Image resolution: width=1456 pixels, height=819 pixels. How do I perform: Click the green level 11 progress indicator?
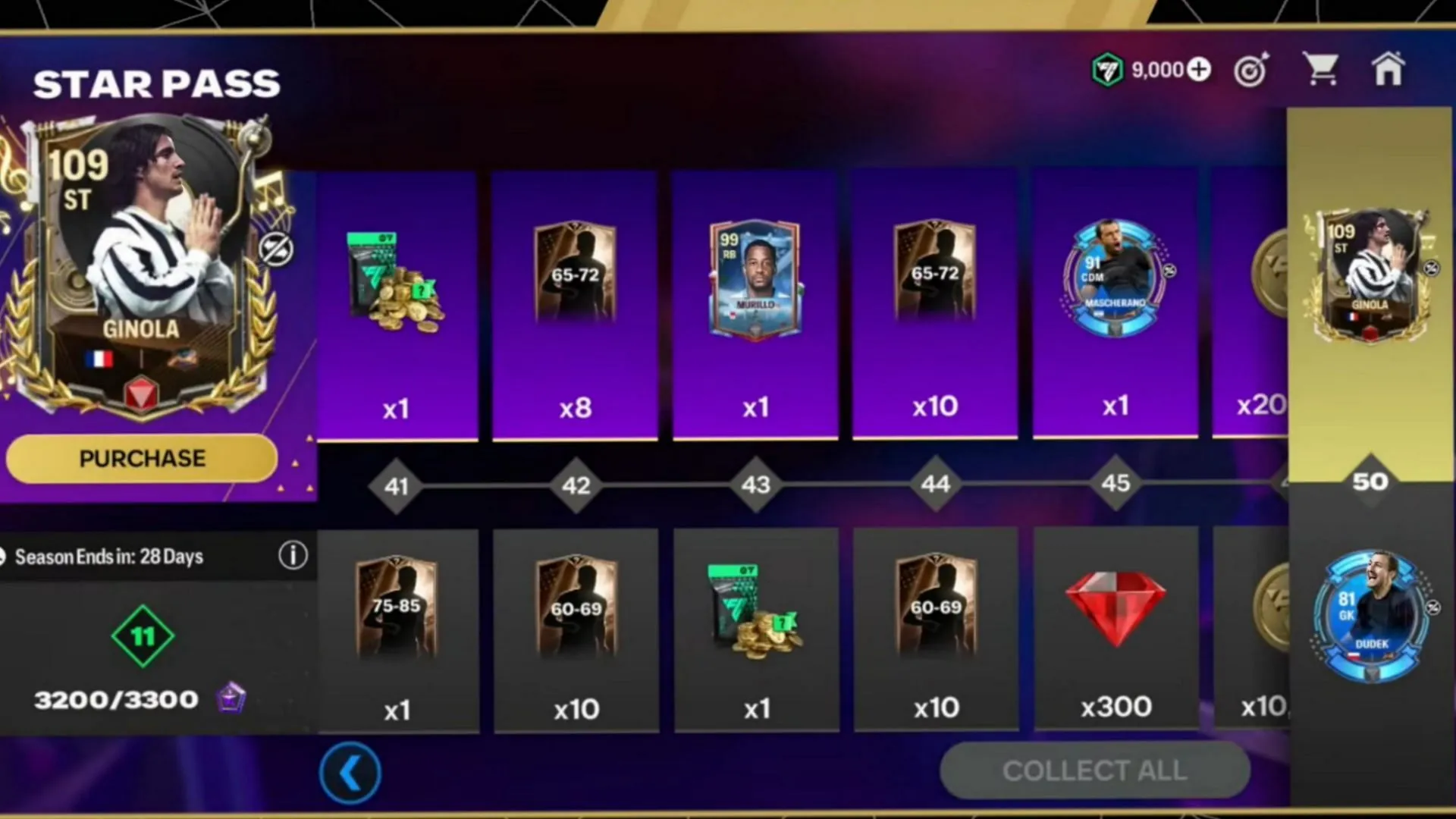143,637
